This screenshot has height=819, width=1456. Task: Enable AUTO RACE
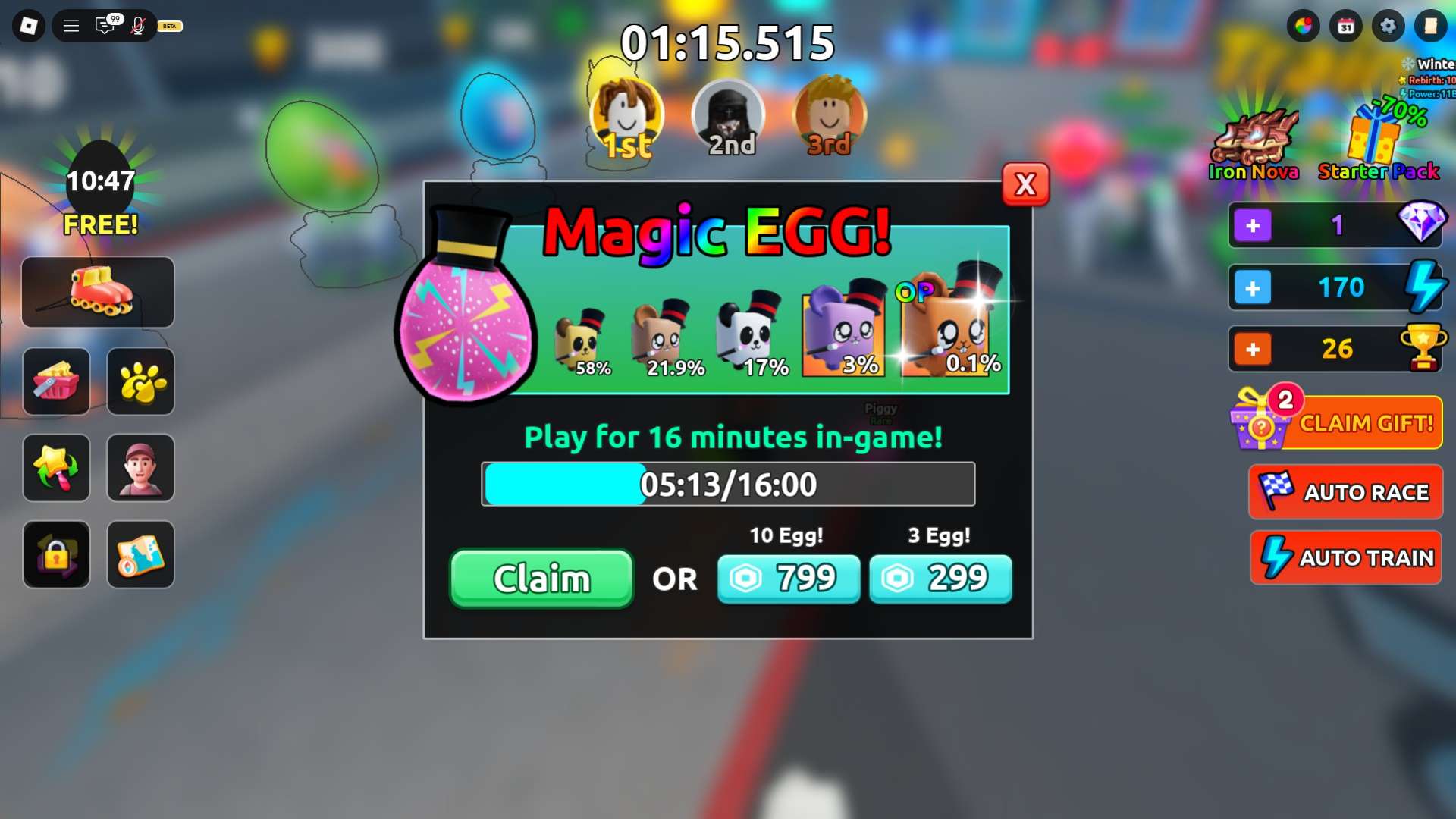coord(1346,492)
